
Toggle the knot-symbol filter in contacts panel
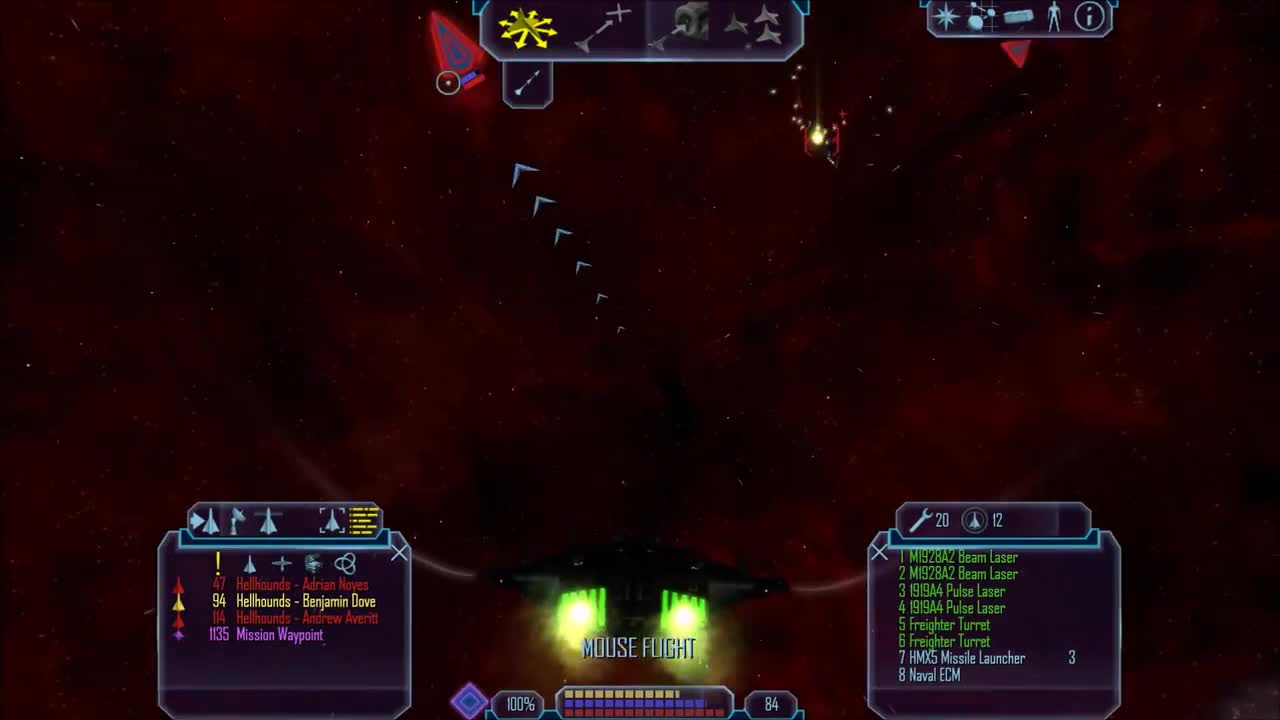[346, 562]
